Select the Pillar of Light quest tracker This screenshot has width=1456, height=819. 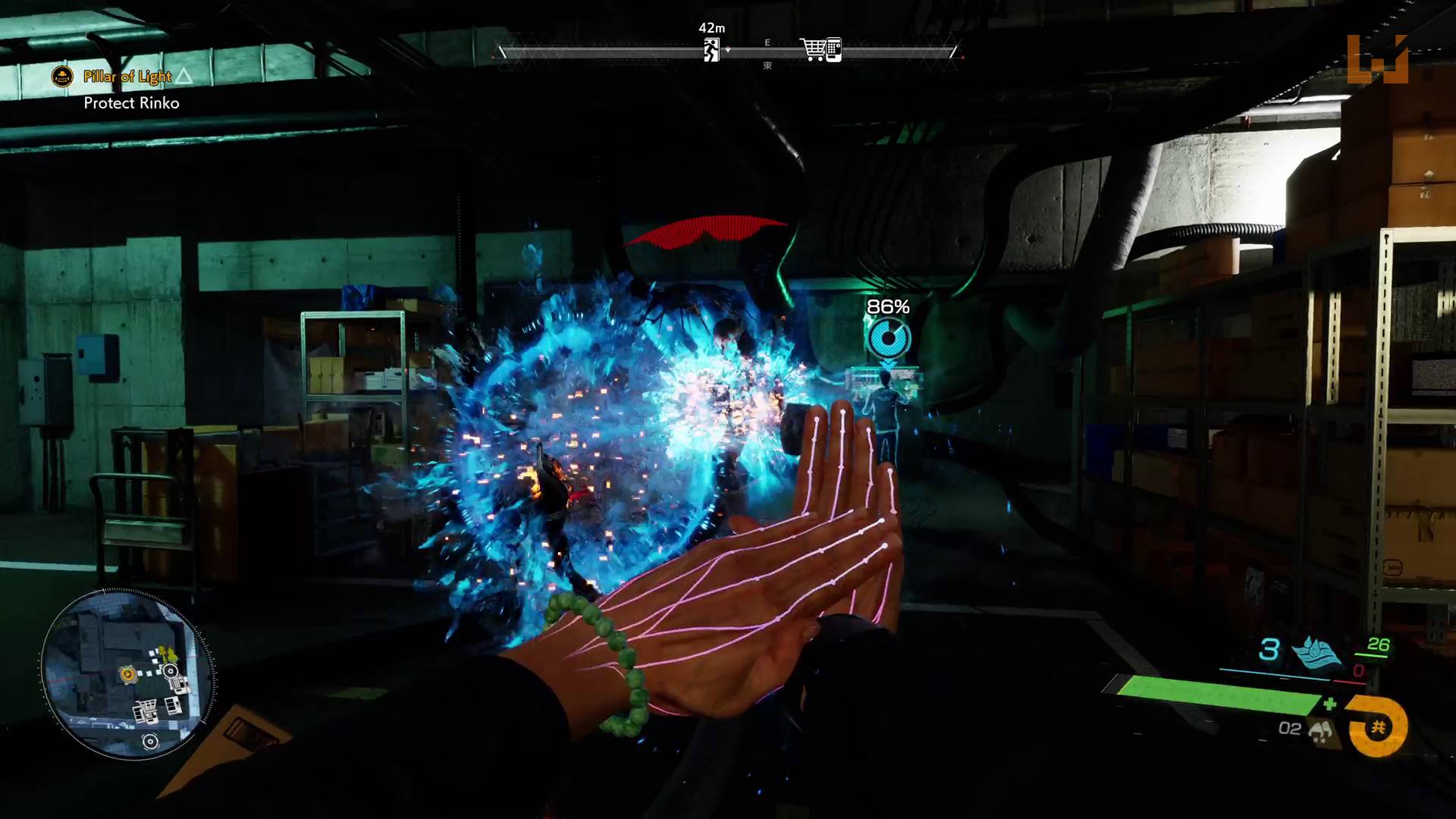pyautogui.click(x=127, y=77)
